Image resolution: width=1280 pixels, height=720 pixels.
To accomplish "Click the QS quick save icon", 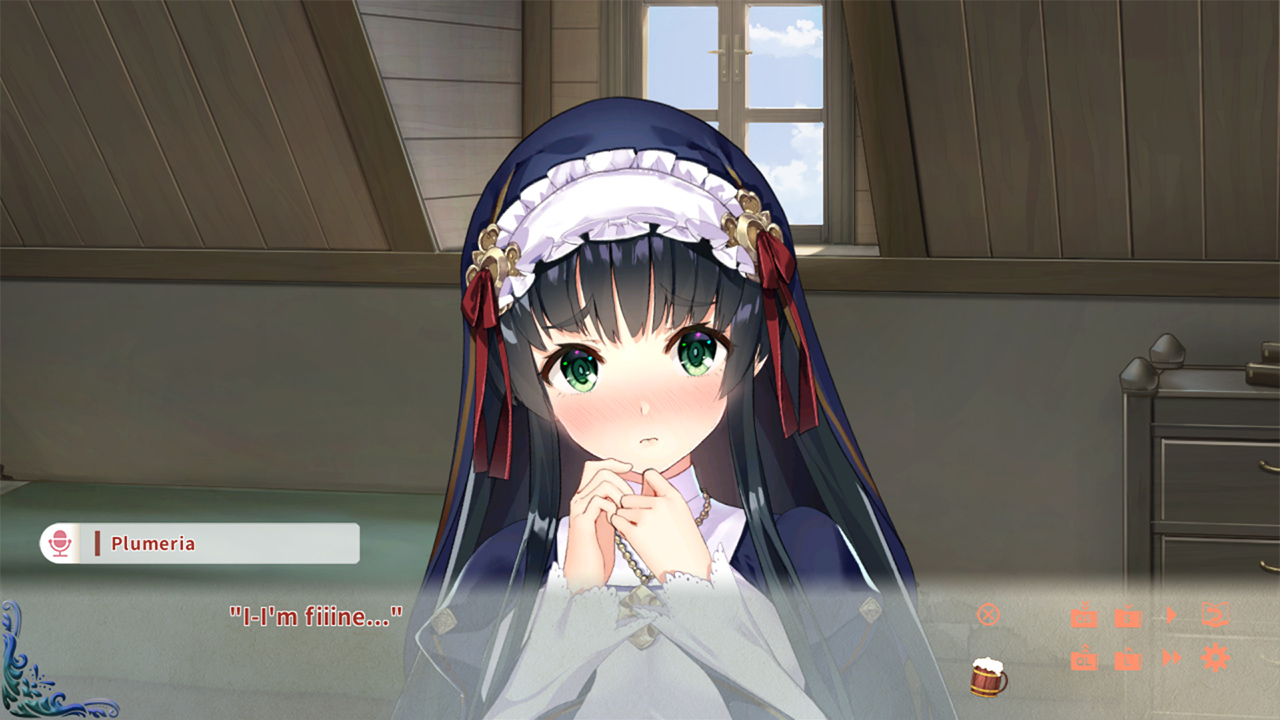I will [1085, 617].
